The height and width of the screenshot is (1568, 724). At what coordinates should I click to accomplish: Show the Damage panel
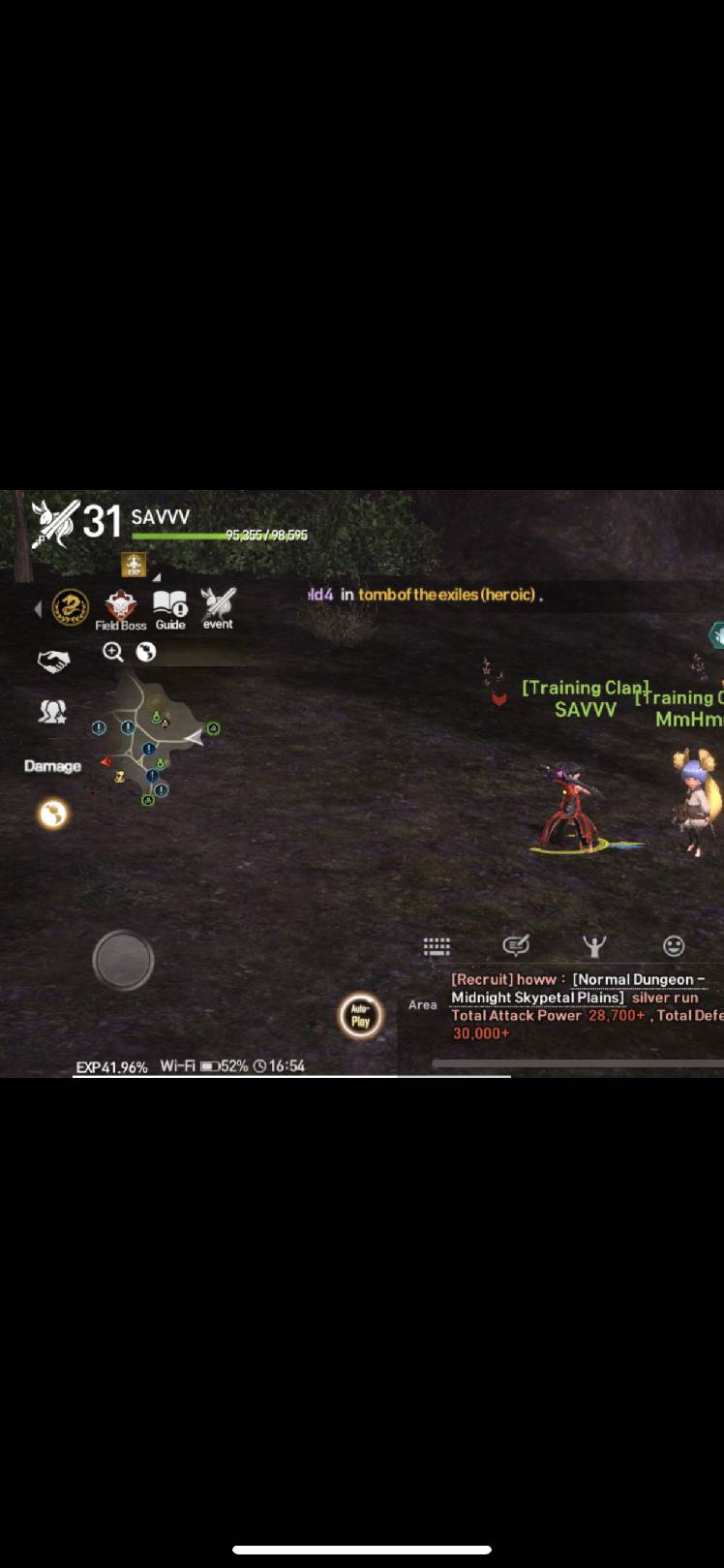click(x=52, y=766)
